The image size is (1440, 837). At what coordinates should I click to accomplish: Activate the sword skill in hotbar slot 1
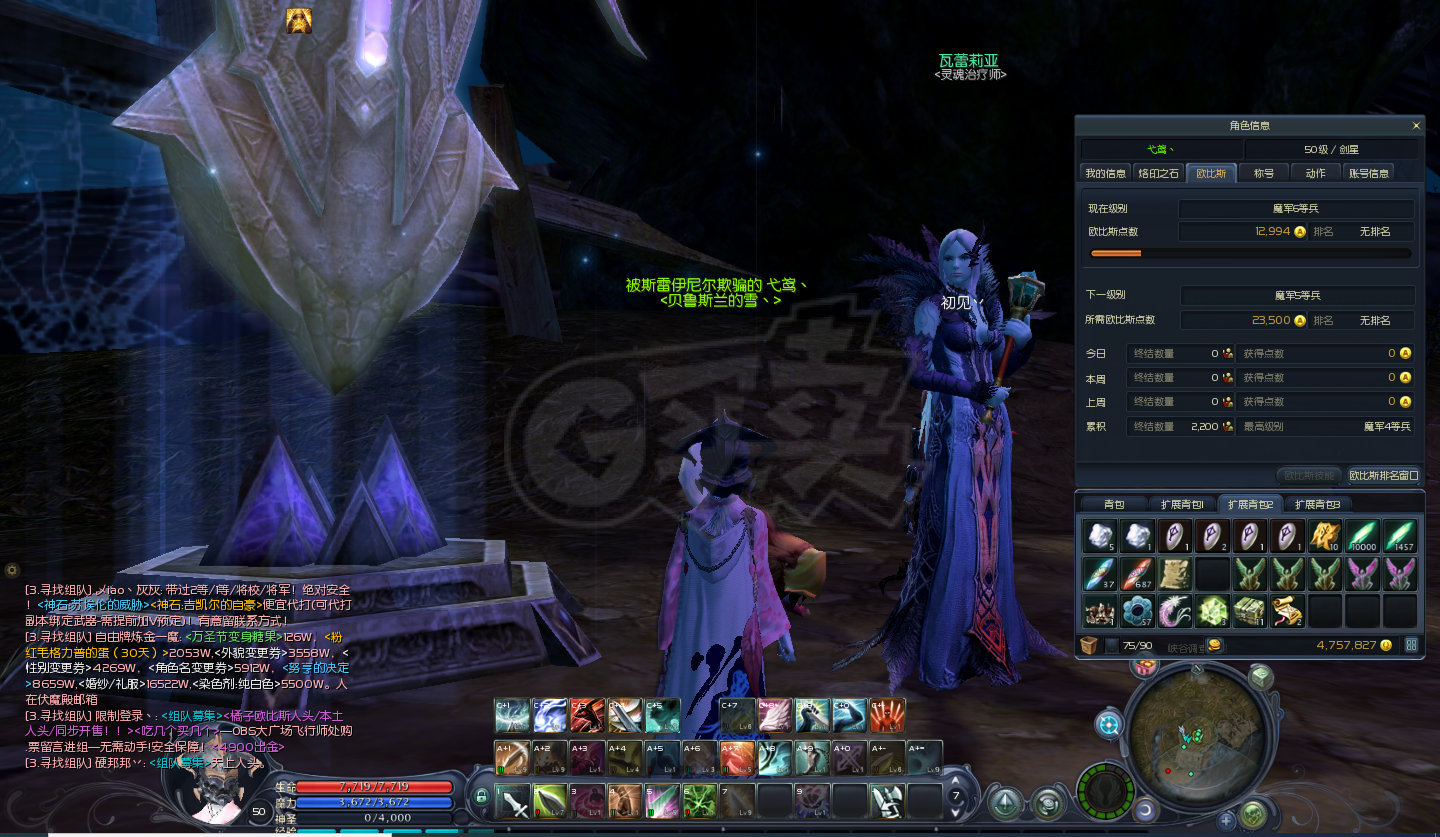pos(513,801)
